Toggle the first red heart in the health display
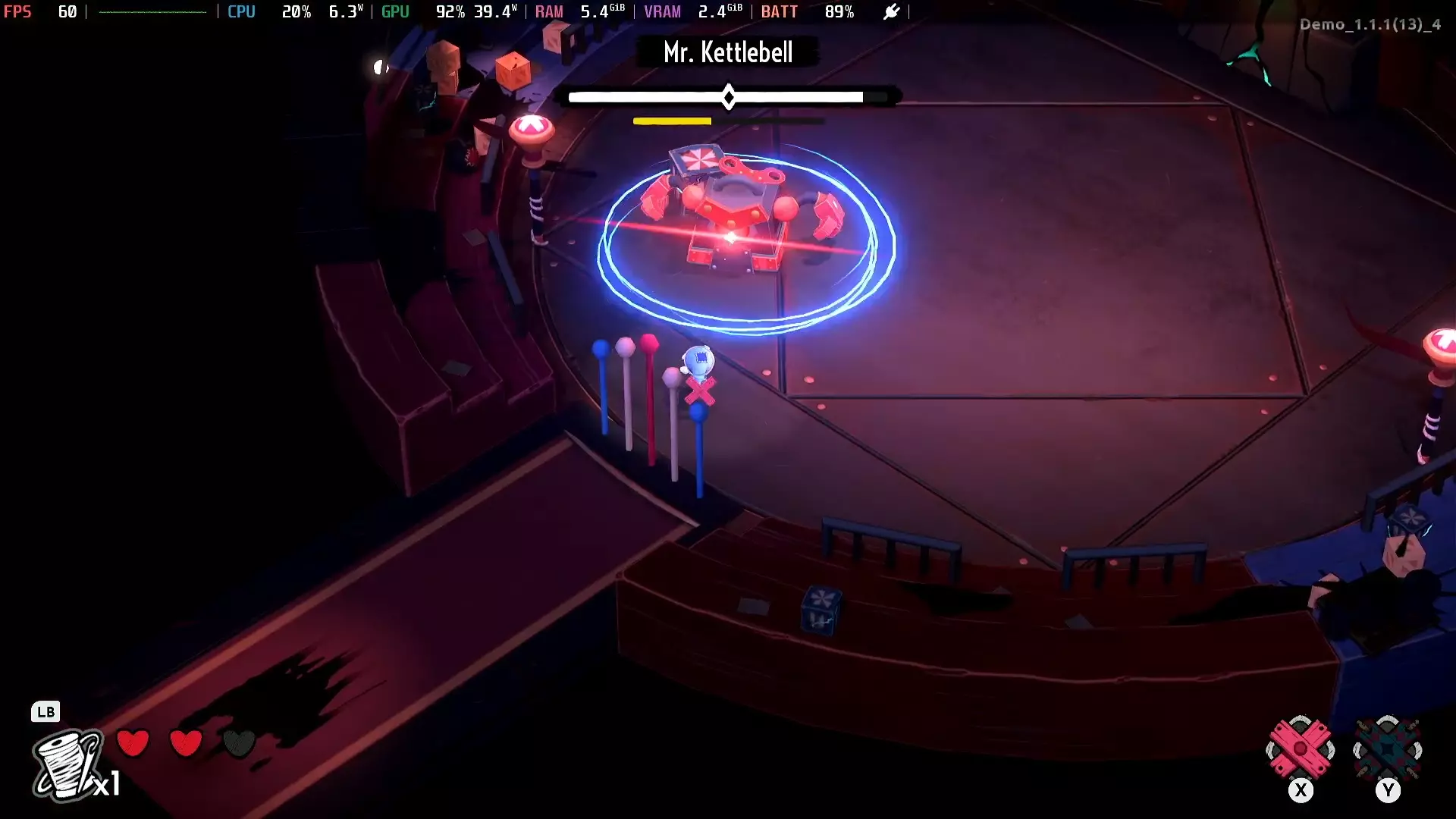This screenshot has width=1456, height=819. pos(133,744)
